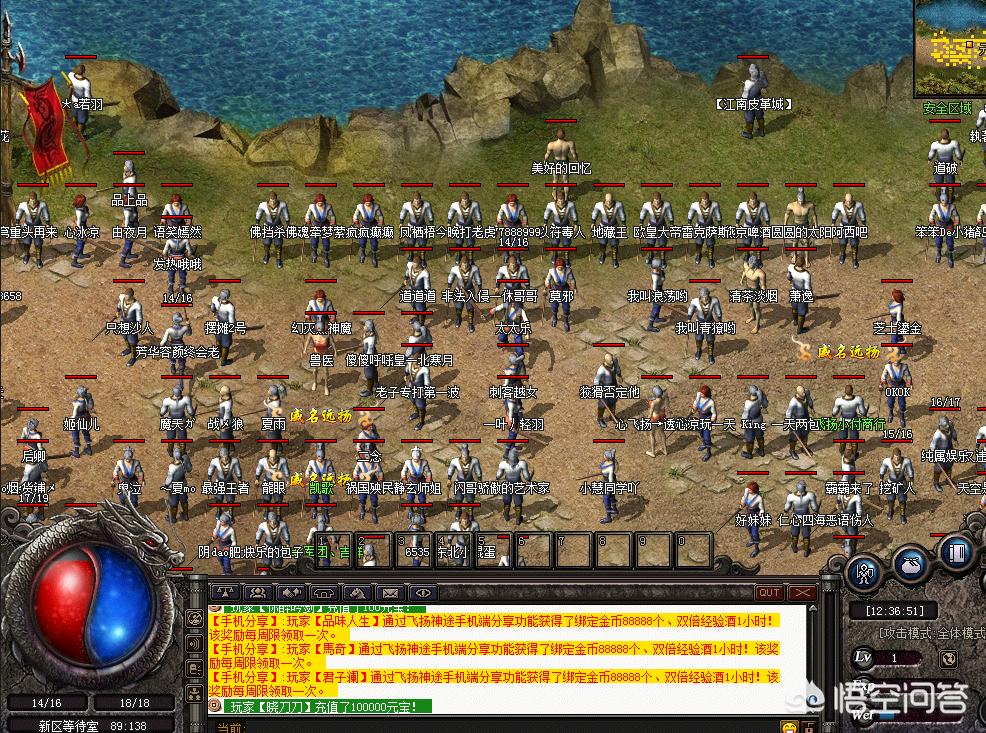Image resolution: width=986 pixels, height=733 pixels.
Task: Click the recharge announcement line in chat
Action: pos(320,706)
